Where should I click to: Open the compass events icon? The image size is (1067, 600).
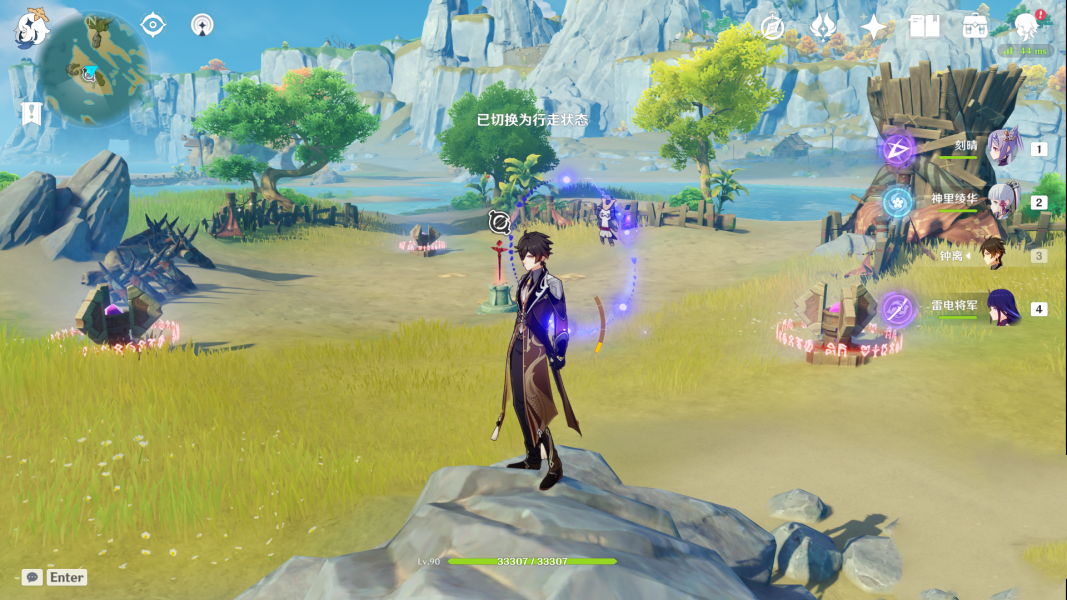[x=772, y=28]
